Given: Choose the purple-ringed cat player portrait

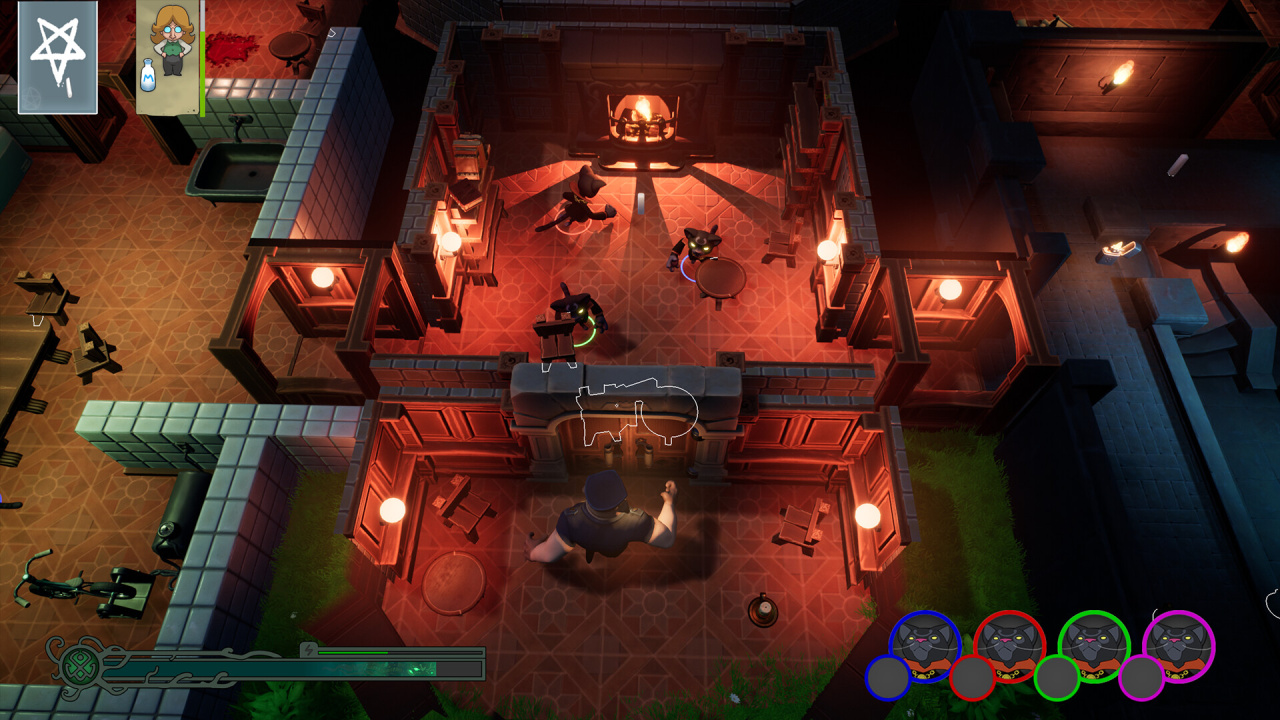Looking at the screenshot, I should click(x=1178, y=645).
